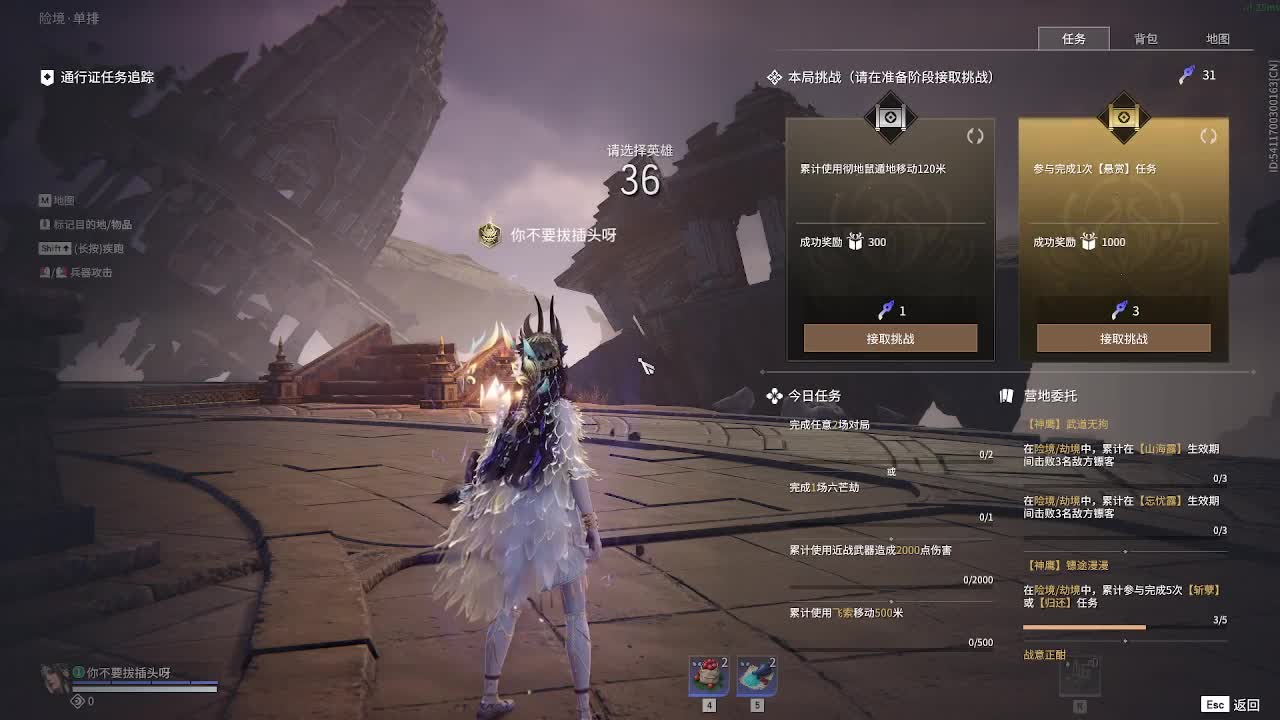Select the blue item in hotbar slot 5
Viewport: 1280px width, 720px height.
(757, 676)
